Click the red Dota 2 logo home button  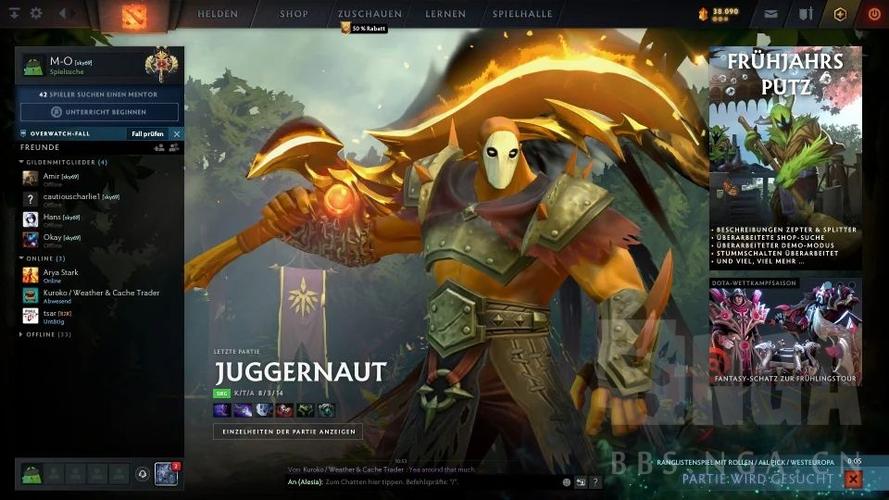tap(134, 15)
